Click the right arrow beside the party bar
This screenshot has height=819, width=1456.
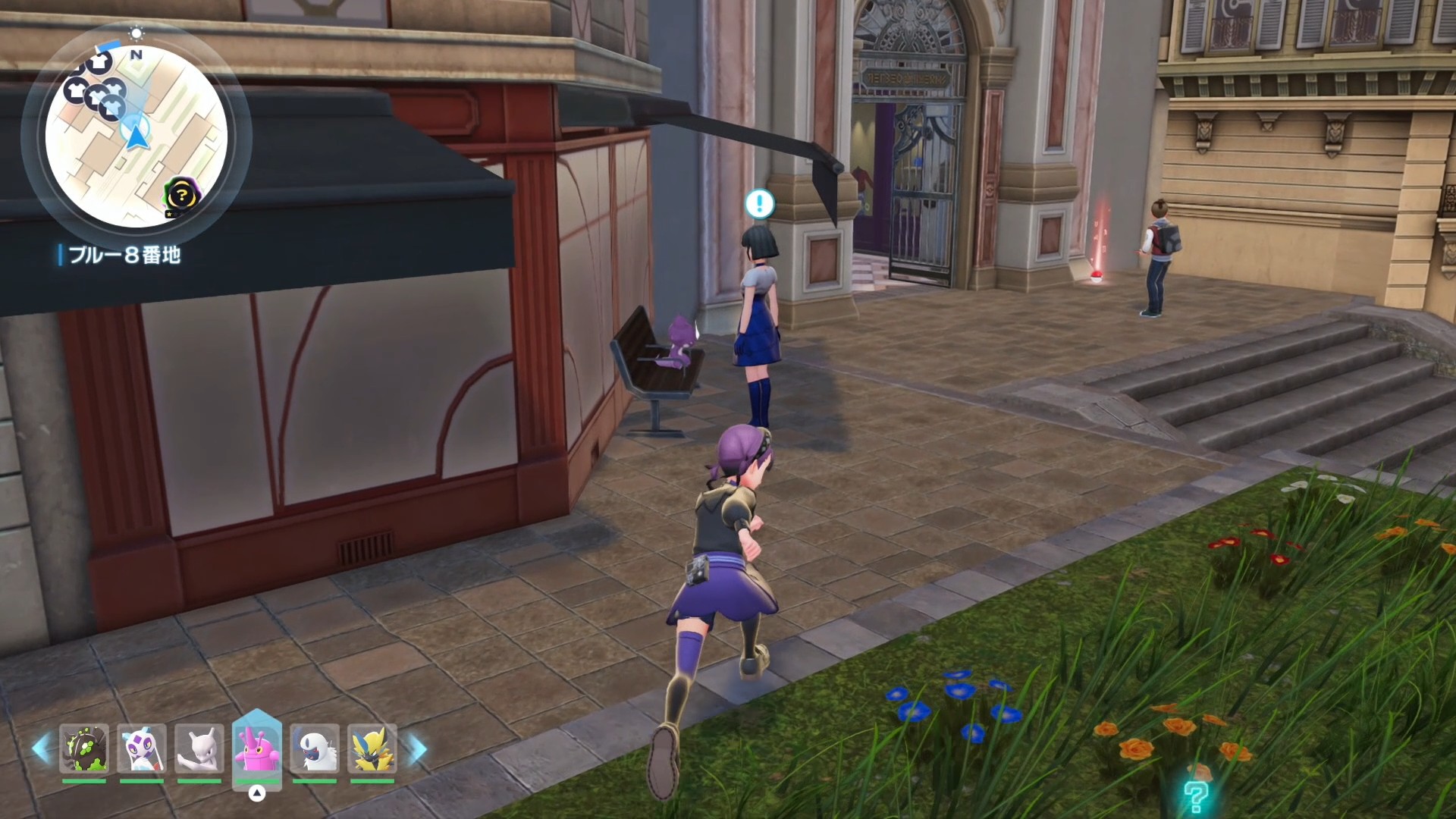click(418, 749)
